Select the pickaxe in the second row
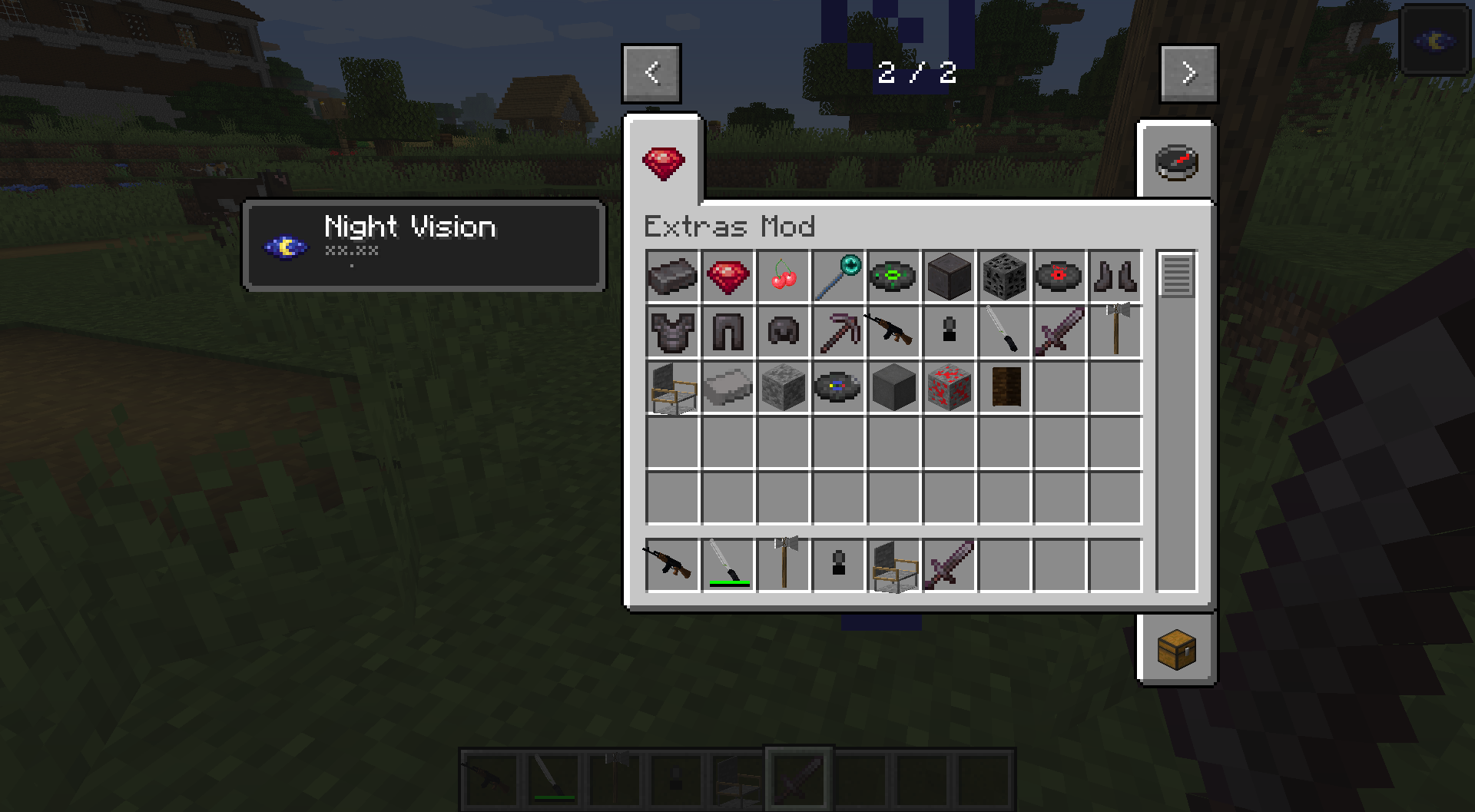The height and width of the screenshot is (812, 1475). click(x=838, y=332)
